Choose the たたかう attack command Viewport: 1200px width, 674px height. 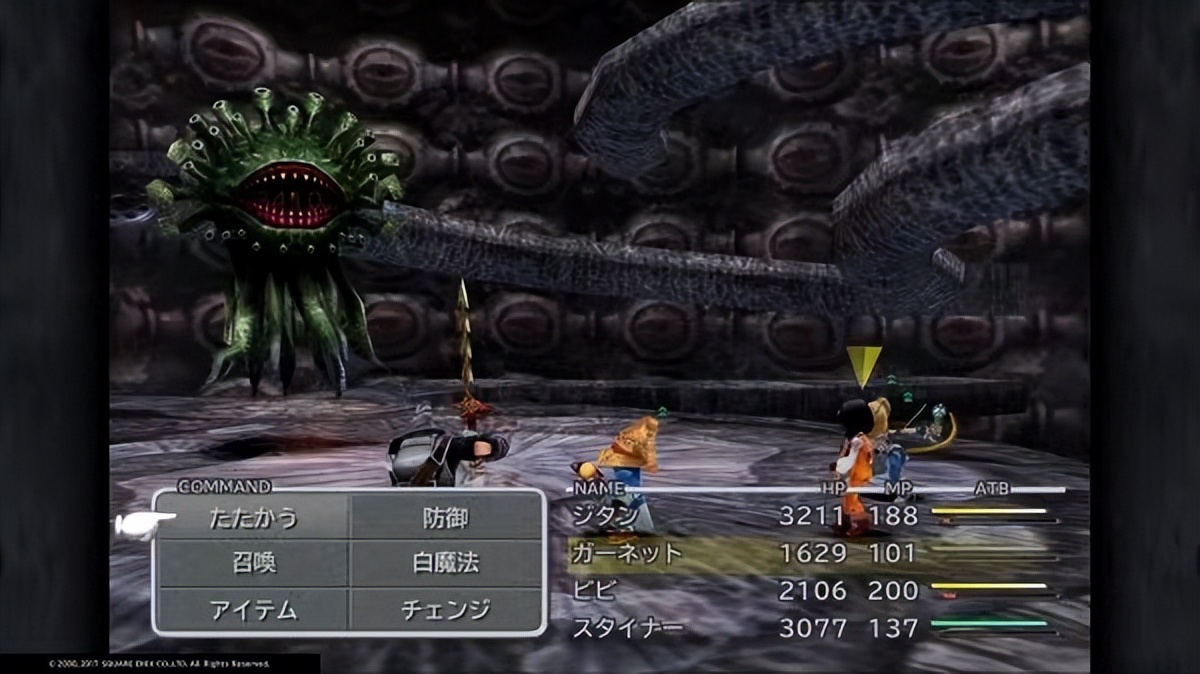pyautogui.click(x=253, y=518)
